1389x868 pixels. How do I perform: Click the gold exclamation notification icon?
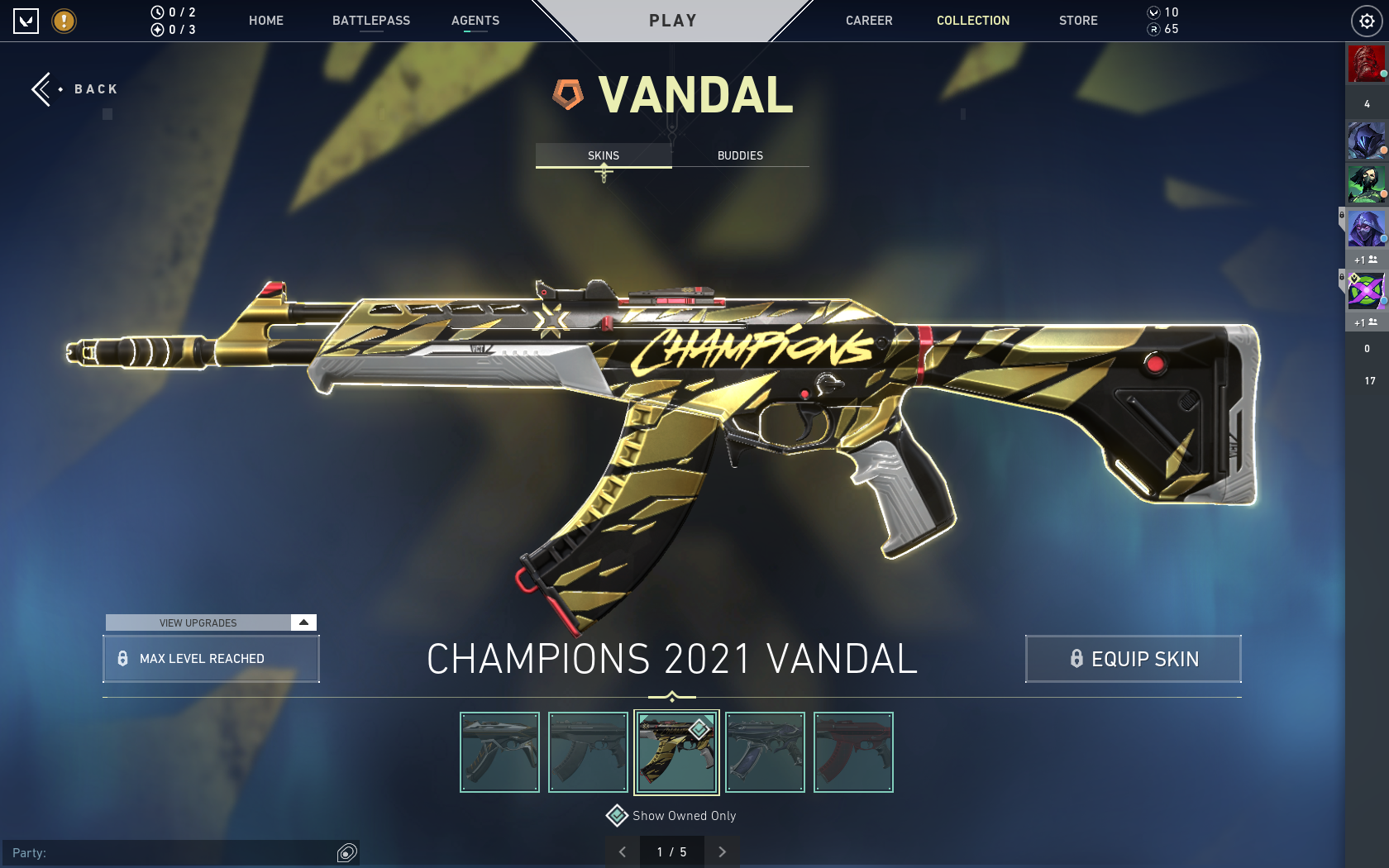tap(64, 21)
